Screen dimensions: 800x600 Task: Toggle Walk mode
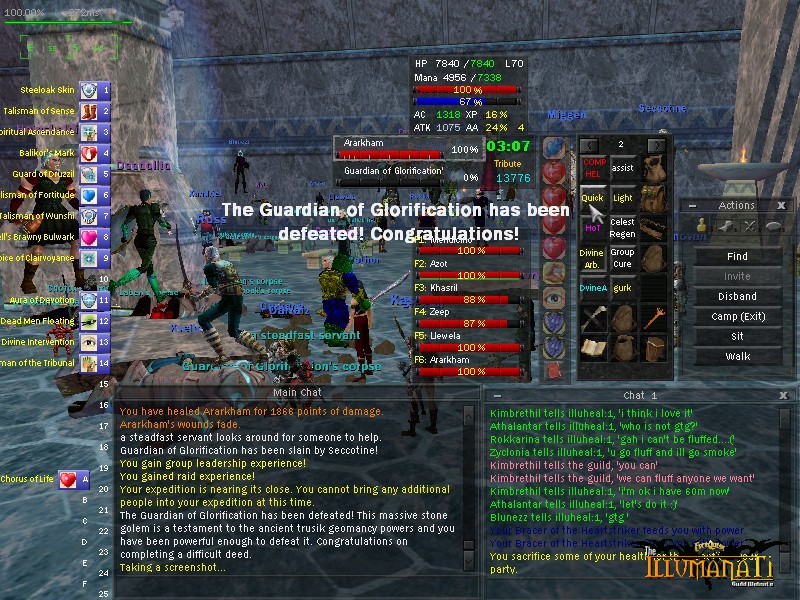[x=737, y=357]
